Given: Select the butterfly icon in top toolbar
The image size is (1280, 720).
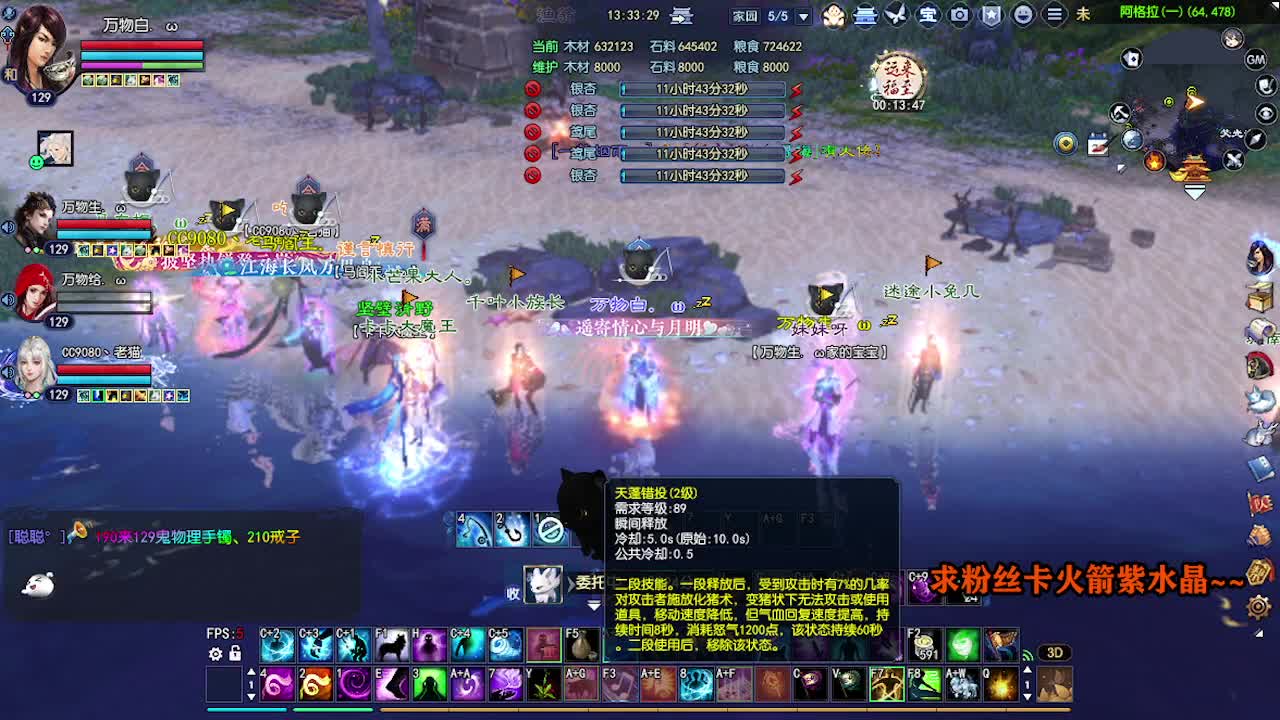Looking at the screenshot, I should click(x=896, y=15).
